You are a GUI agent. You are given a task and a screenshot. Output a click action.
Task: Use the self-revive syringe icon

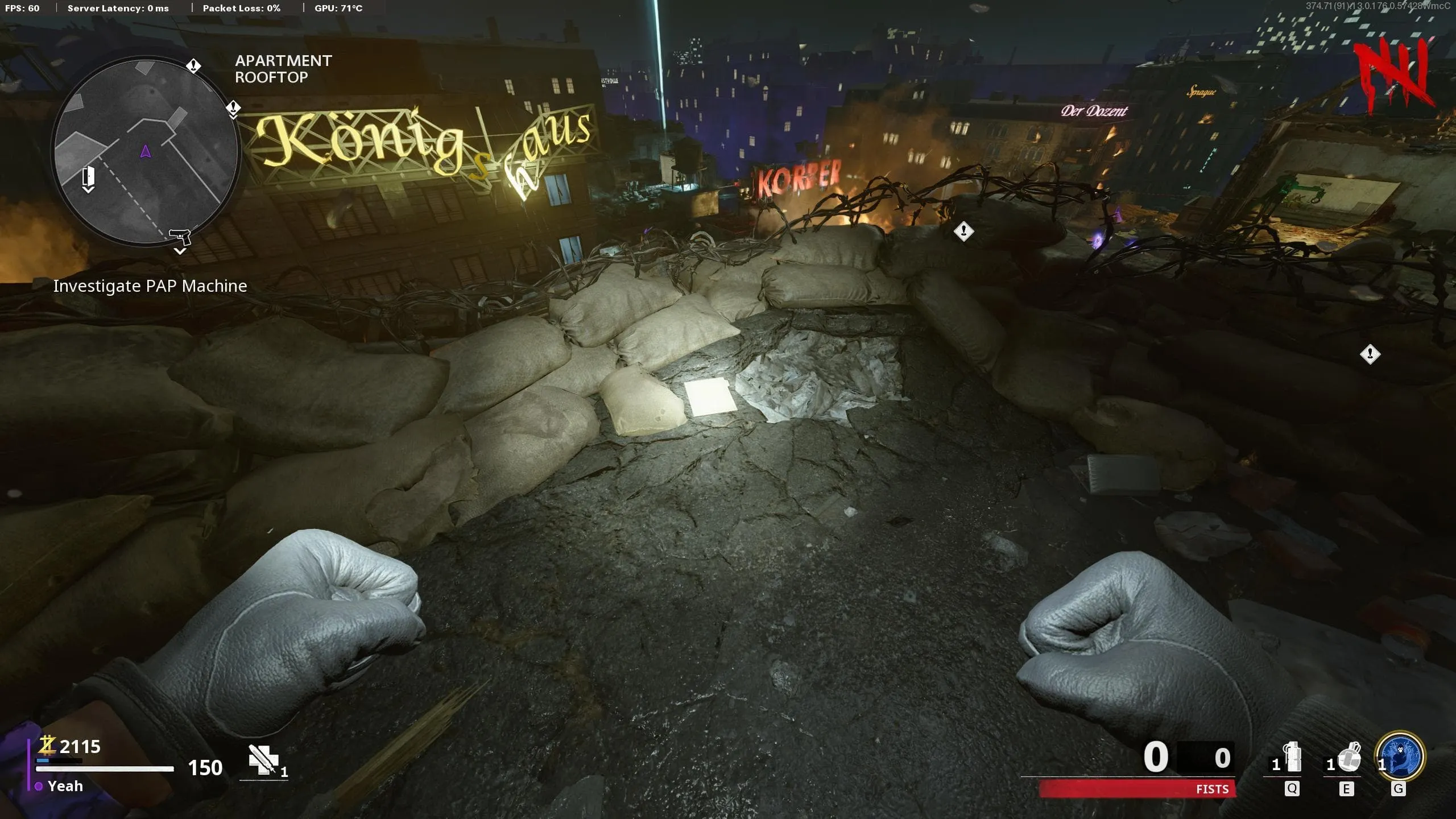coord(263,760)
